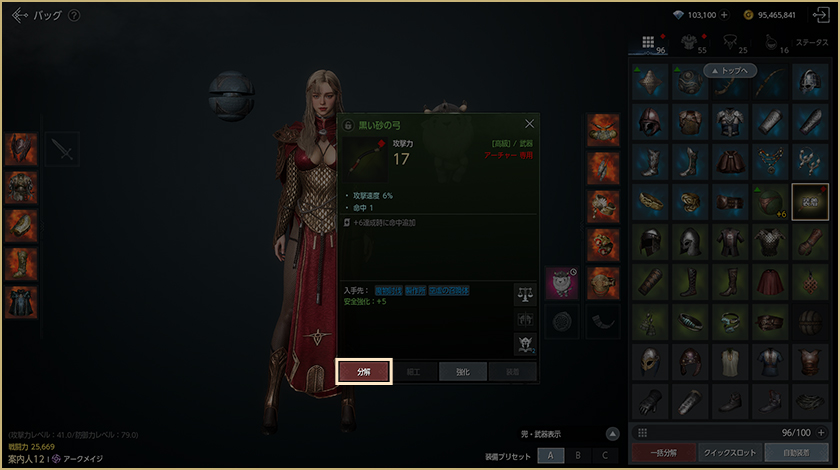Select the 強化 (enhance) button
Image resolution: width=840 pixels, height=470 pixels.
point(461,371)
